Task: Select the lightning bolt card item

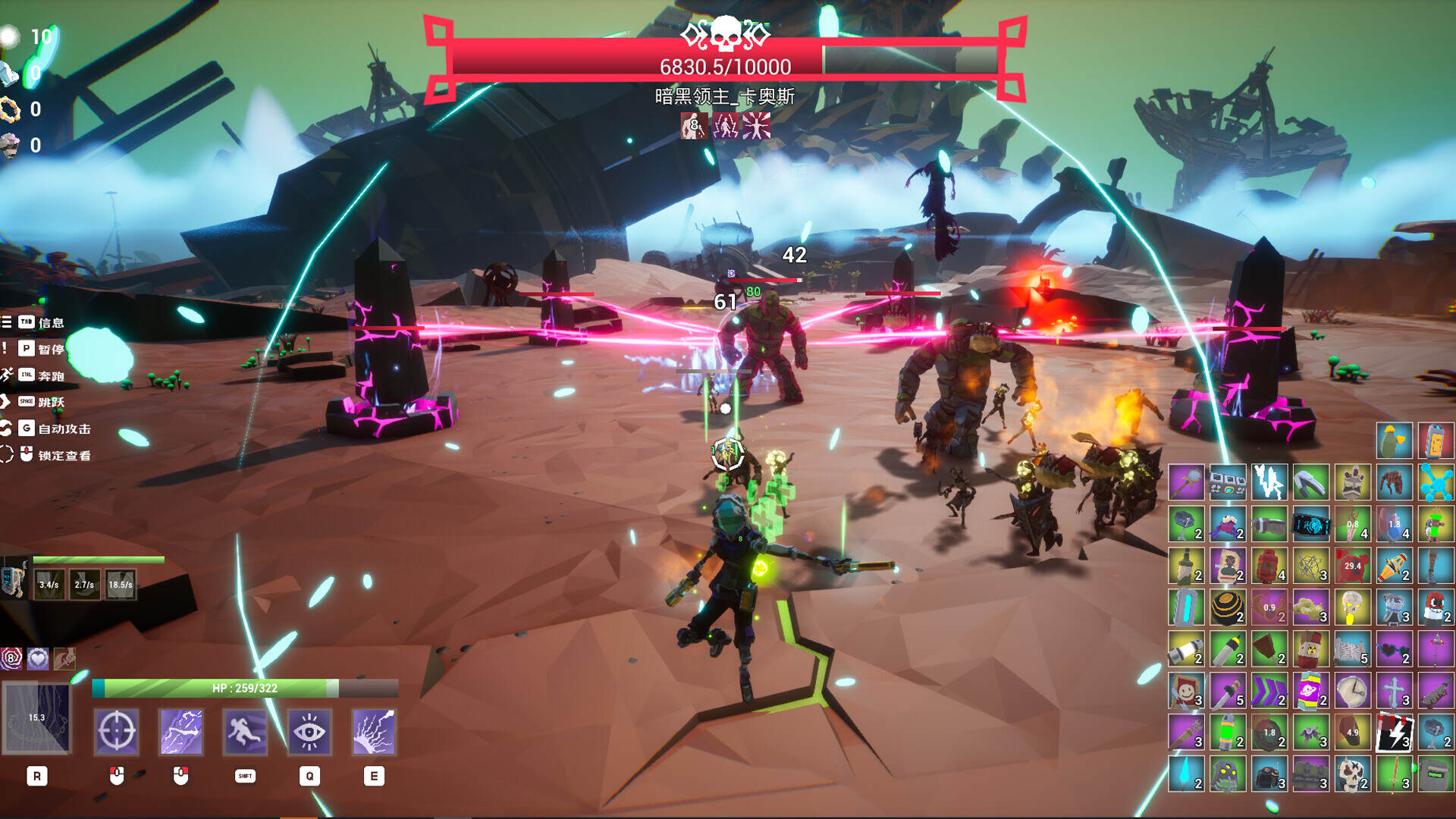Action: tap(1394, 733)
